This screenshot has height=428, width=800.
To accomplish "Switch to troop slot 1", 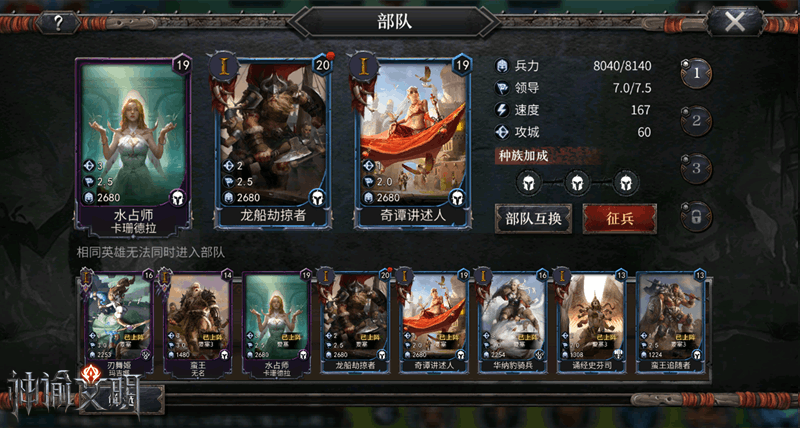I will [x=697, y=72].
